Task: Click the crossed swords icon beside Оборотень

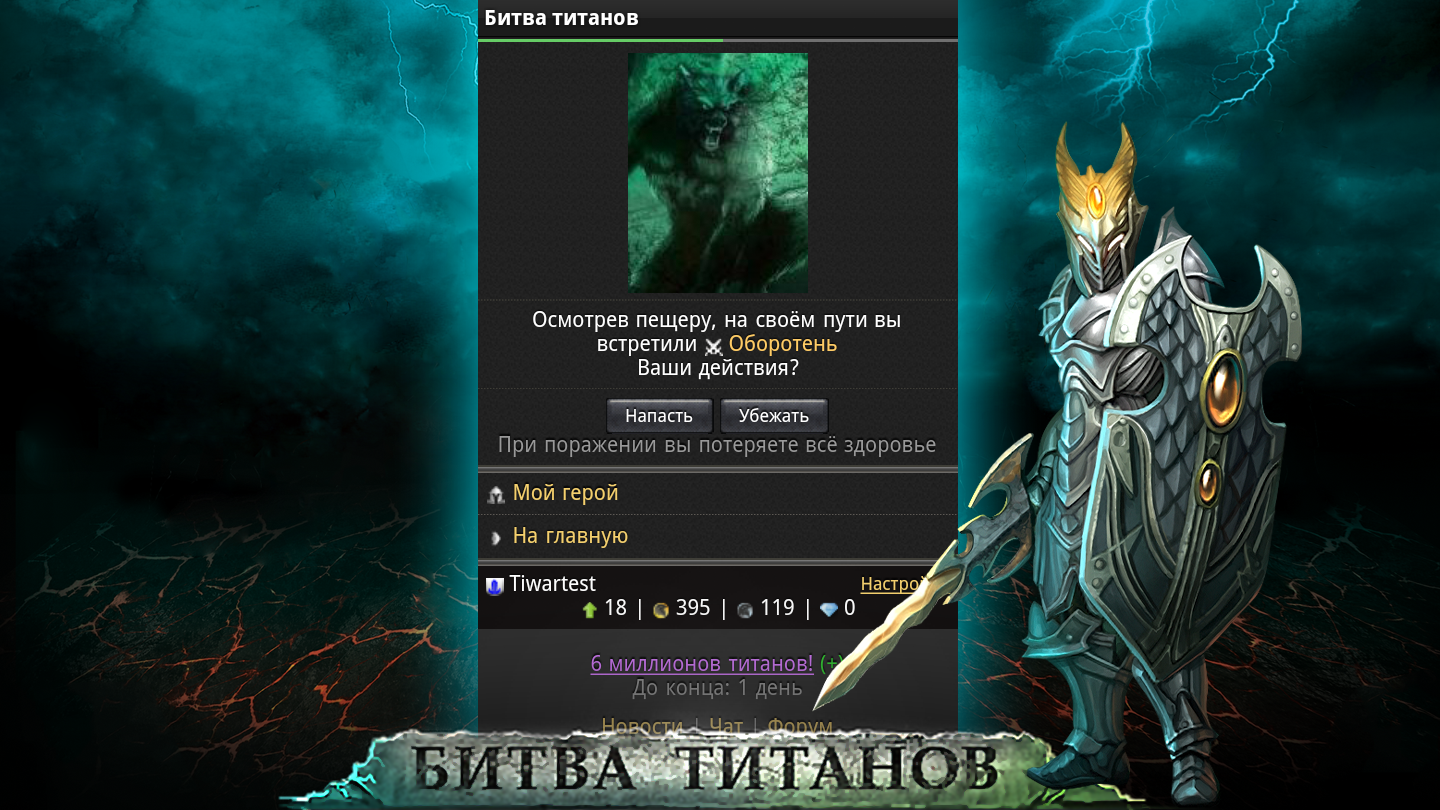Action: pyautogui.click(x=715, y=344)
